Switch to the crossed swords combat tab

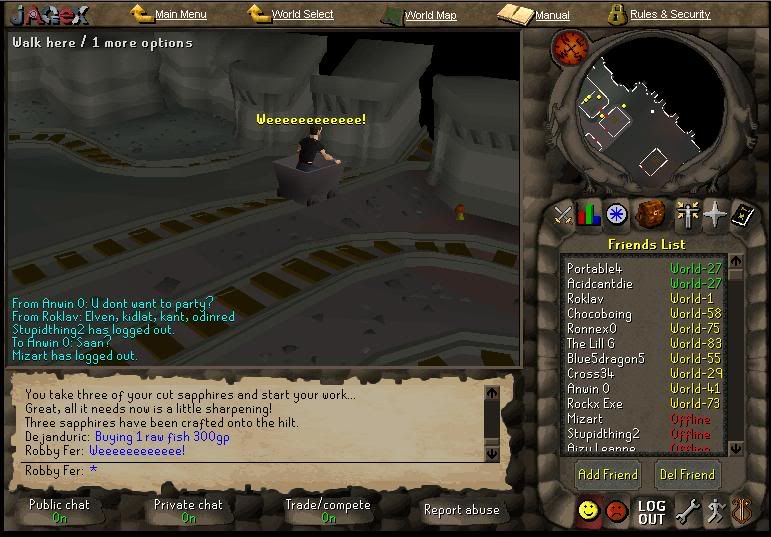564,214
